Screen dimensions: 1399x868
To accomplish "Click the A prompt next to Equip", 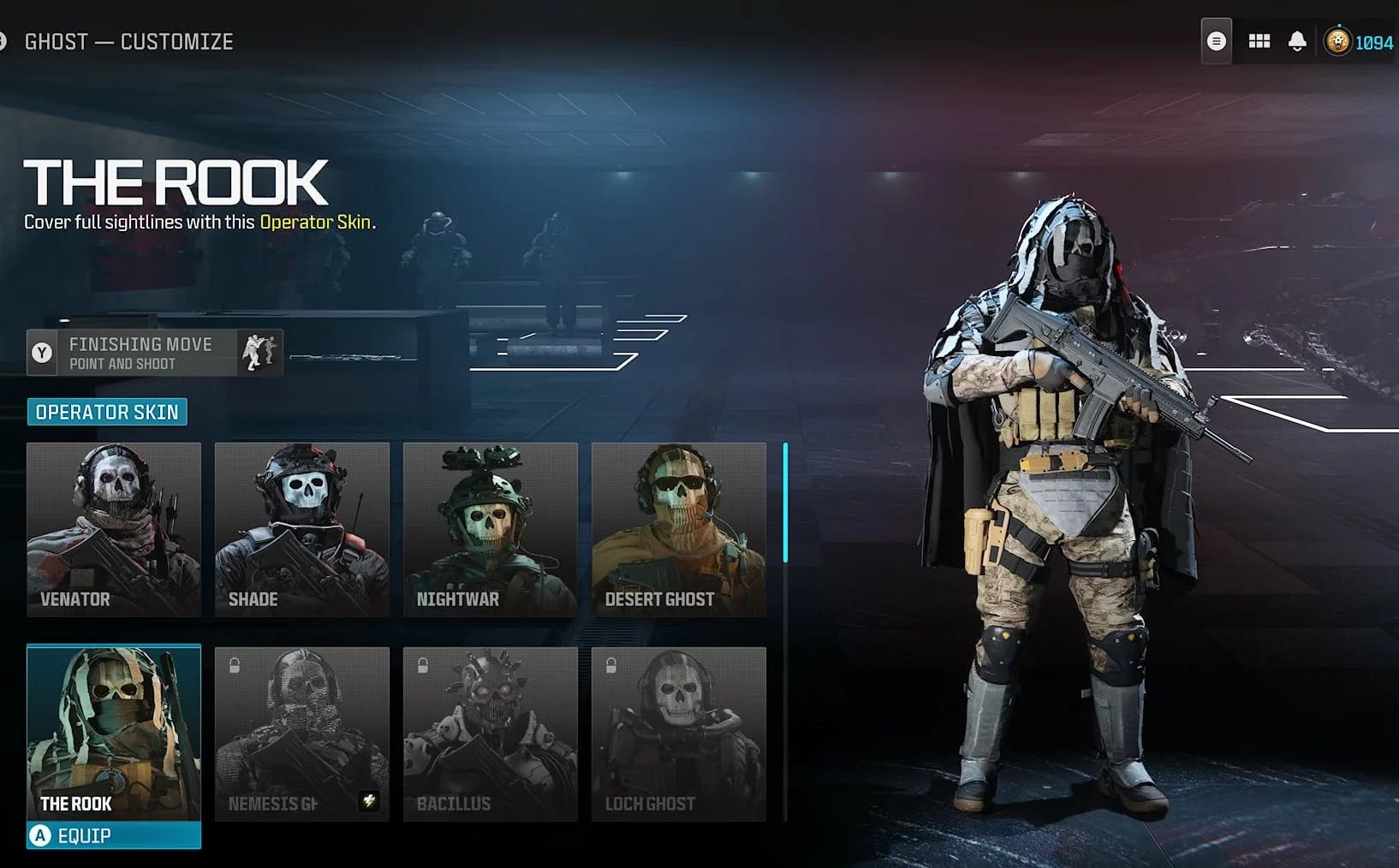I will point(40,836).
